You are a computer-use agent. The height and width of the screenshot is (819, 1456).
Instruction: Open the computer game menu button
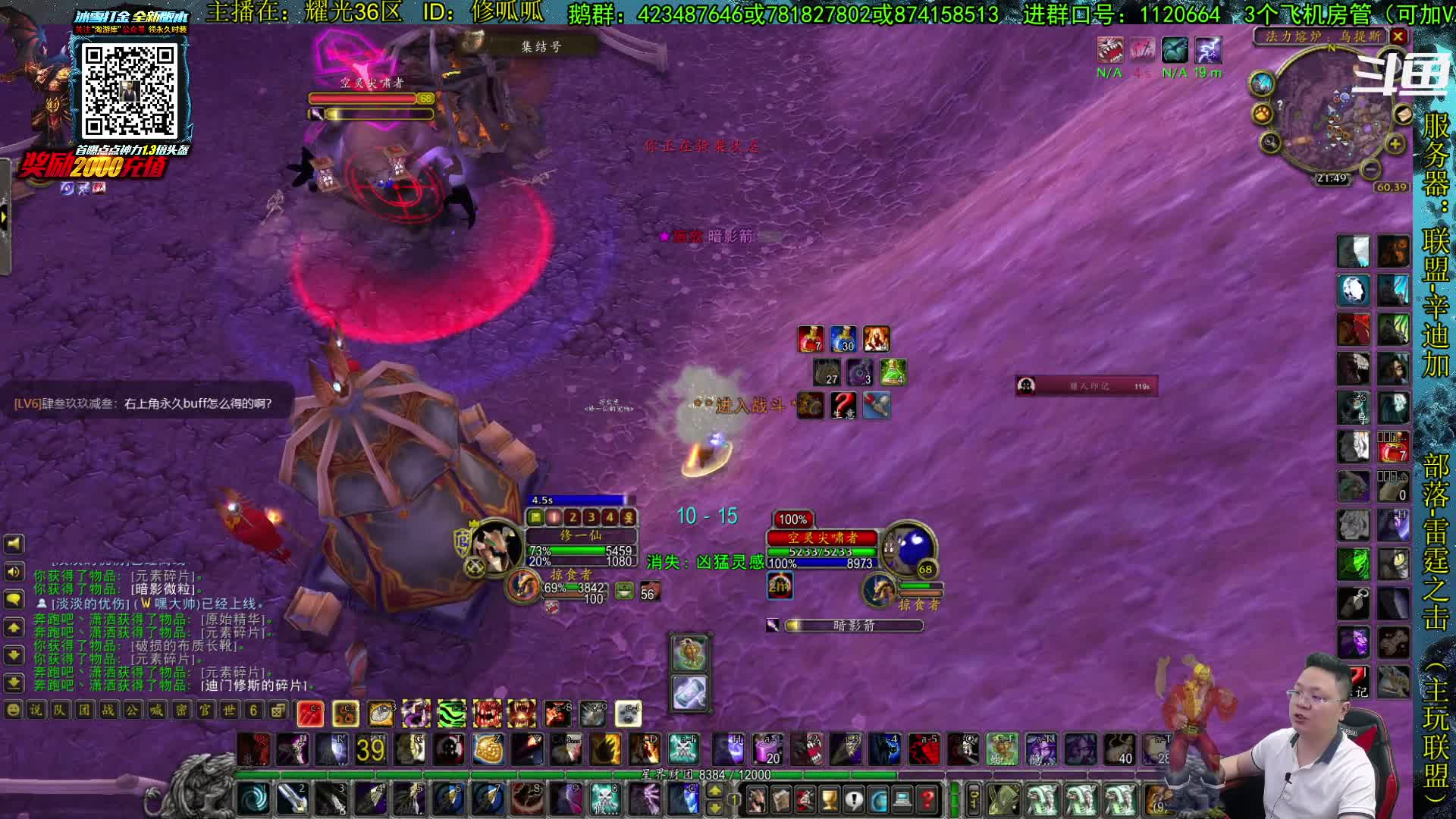[902, 799]
